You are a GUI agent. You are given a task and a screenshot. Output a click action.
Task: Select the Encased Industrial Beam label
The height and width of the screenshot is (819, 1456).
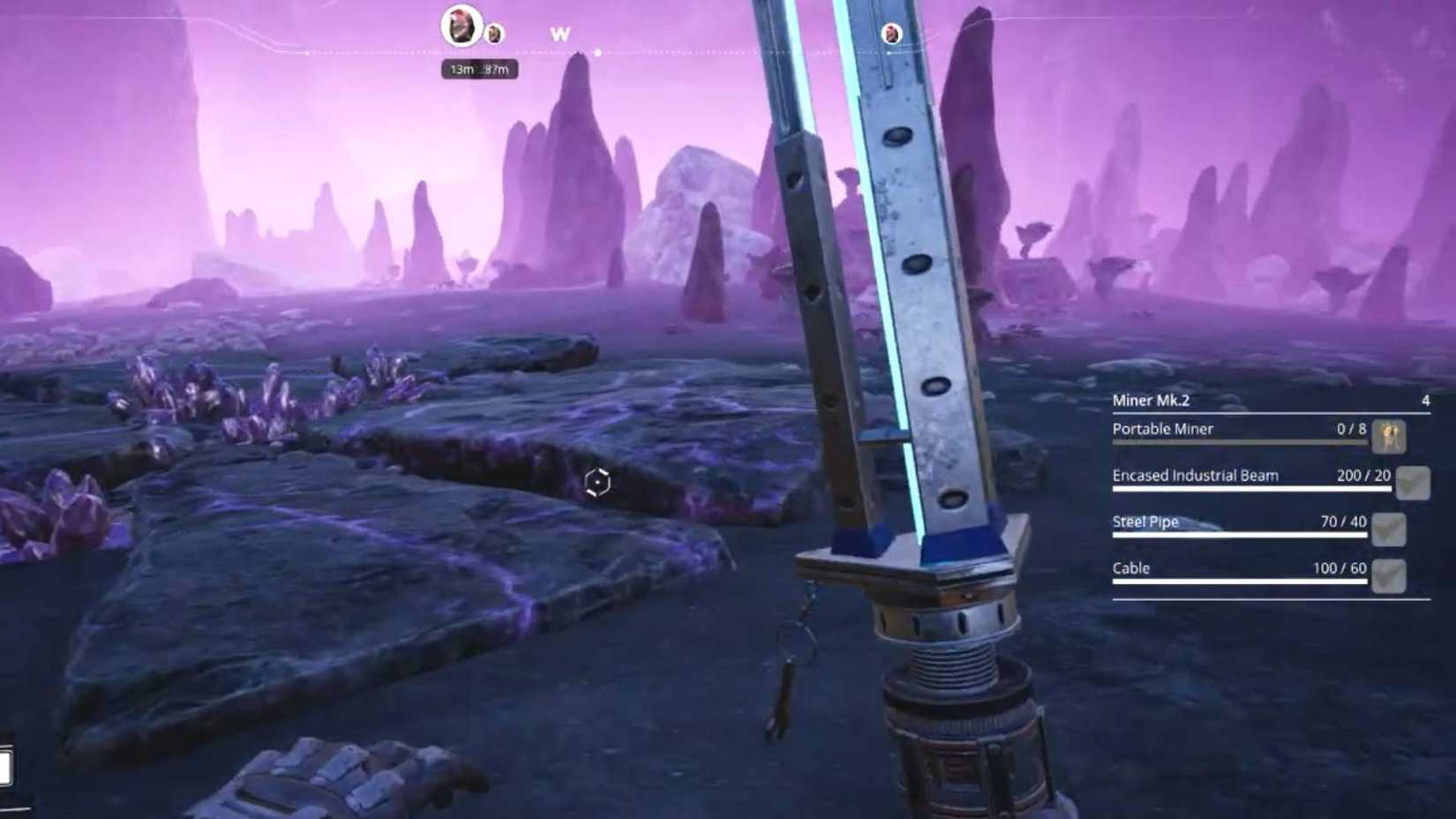(1196, 476)
